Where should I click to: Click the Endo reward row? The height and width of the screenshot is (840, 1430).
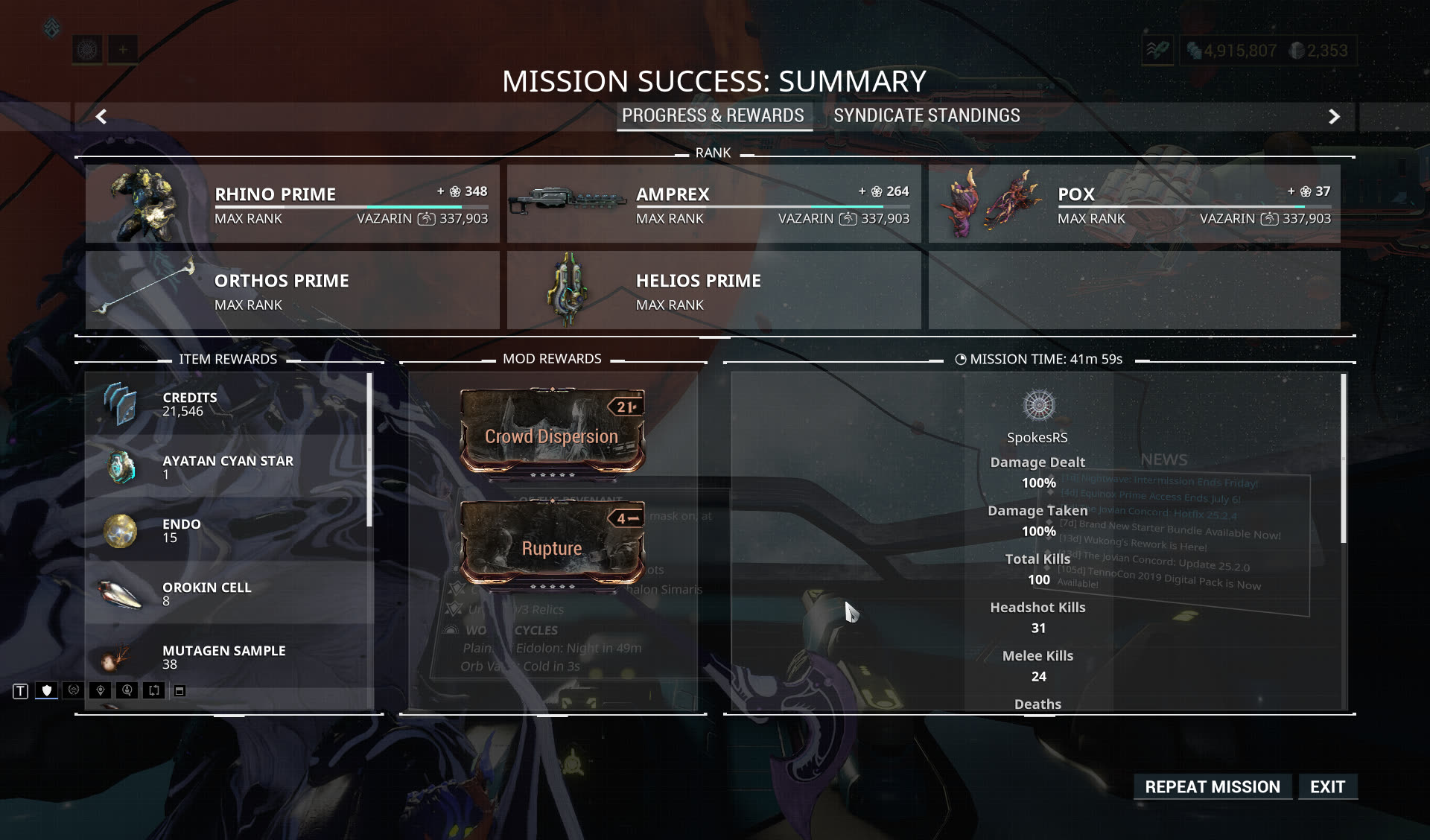pos(227,530)
